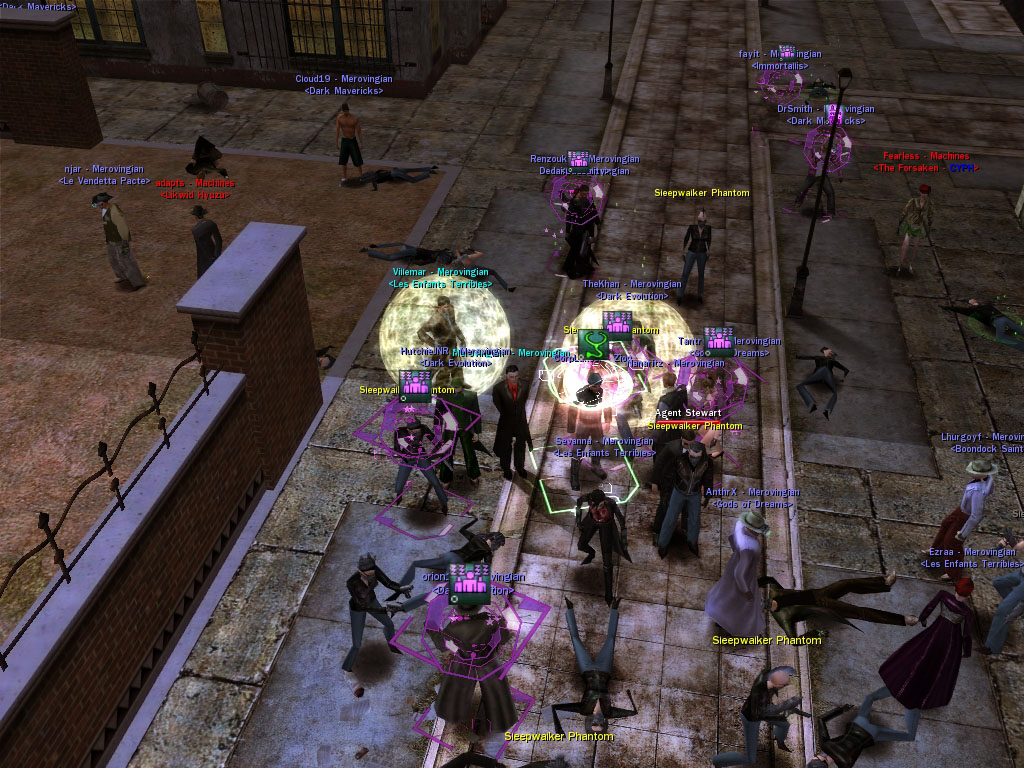
Task: Select the red Fearless Machines nameplate
Action: [x=925, y=157]
